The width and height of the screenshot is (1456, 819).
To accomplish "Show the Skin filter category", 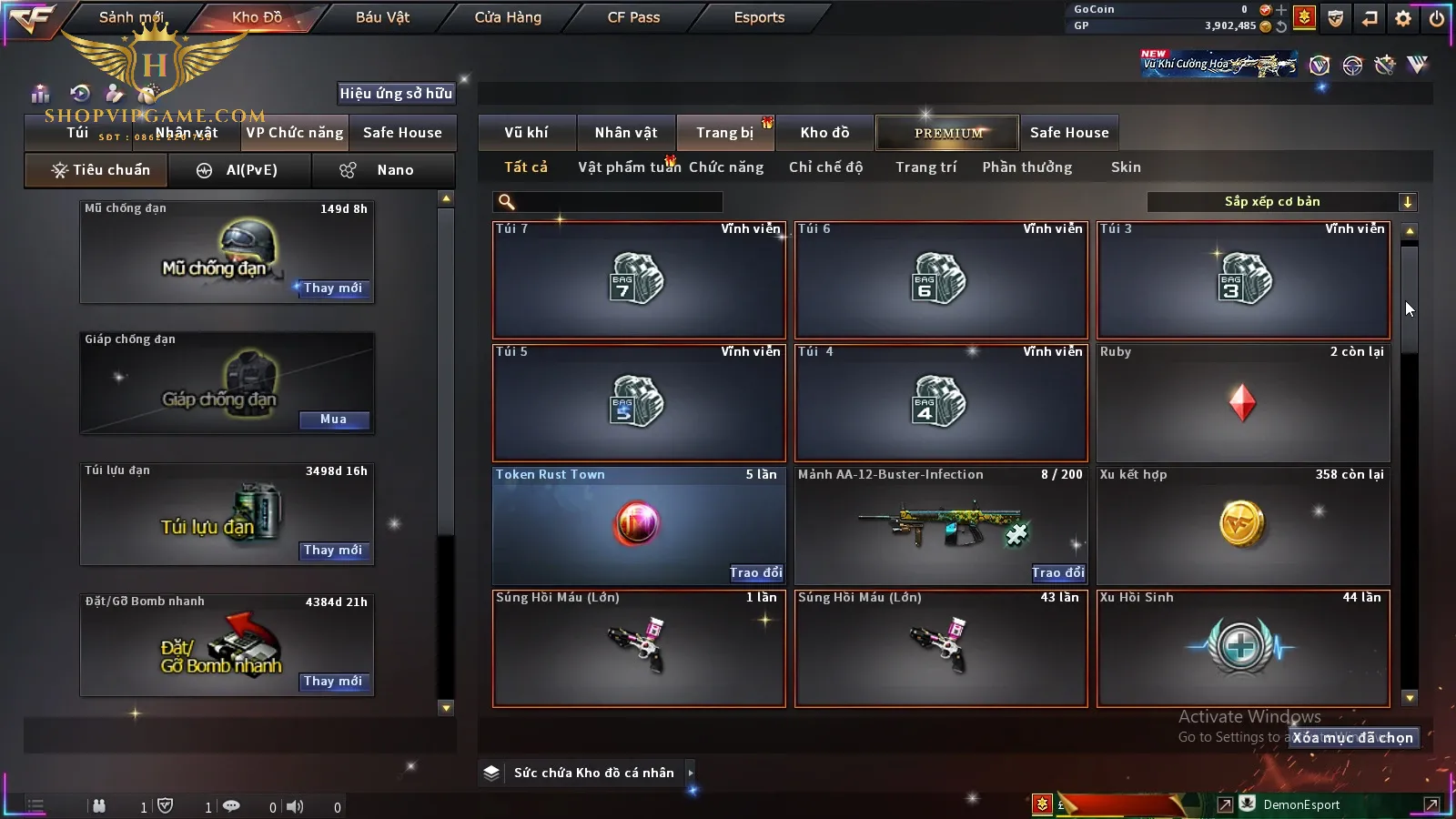I will (1126, 167).
